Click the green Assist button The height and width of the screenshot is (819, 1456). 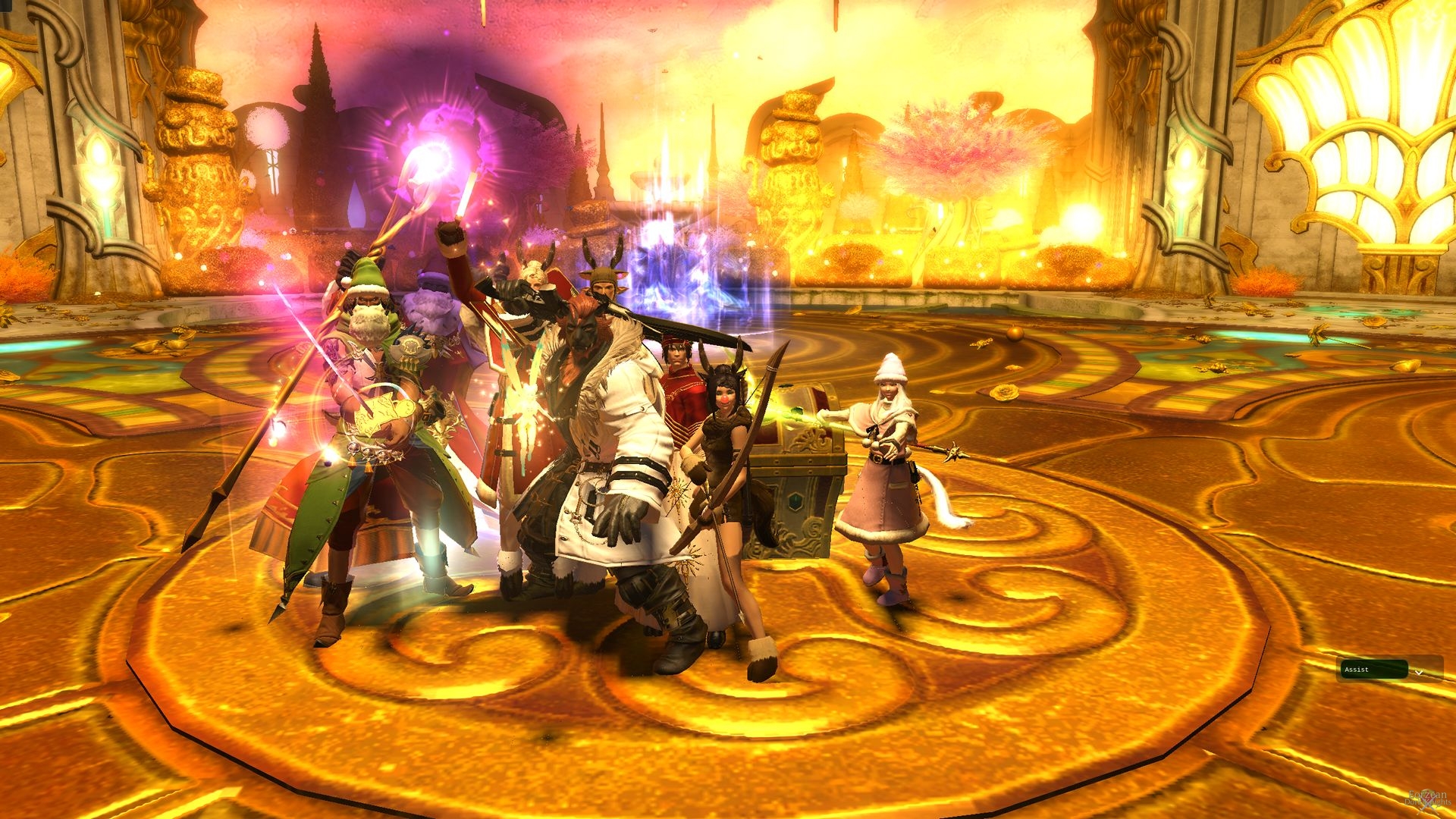pos(1373,670)
